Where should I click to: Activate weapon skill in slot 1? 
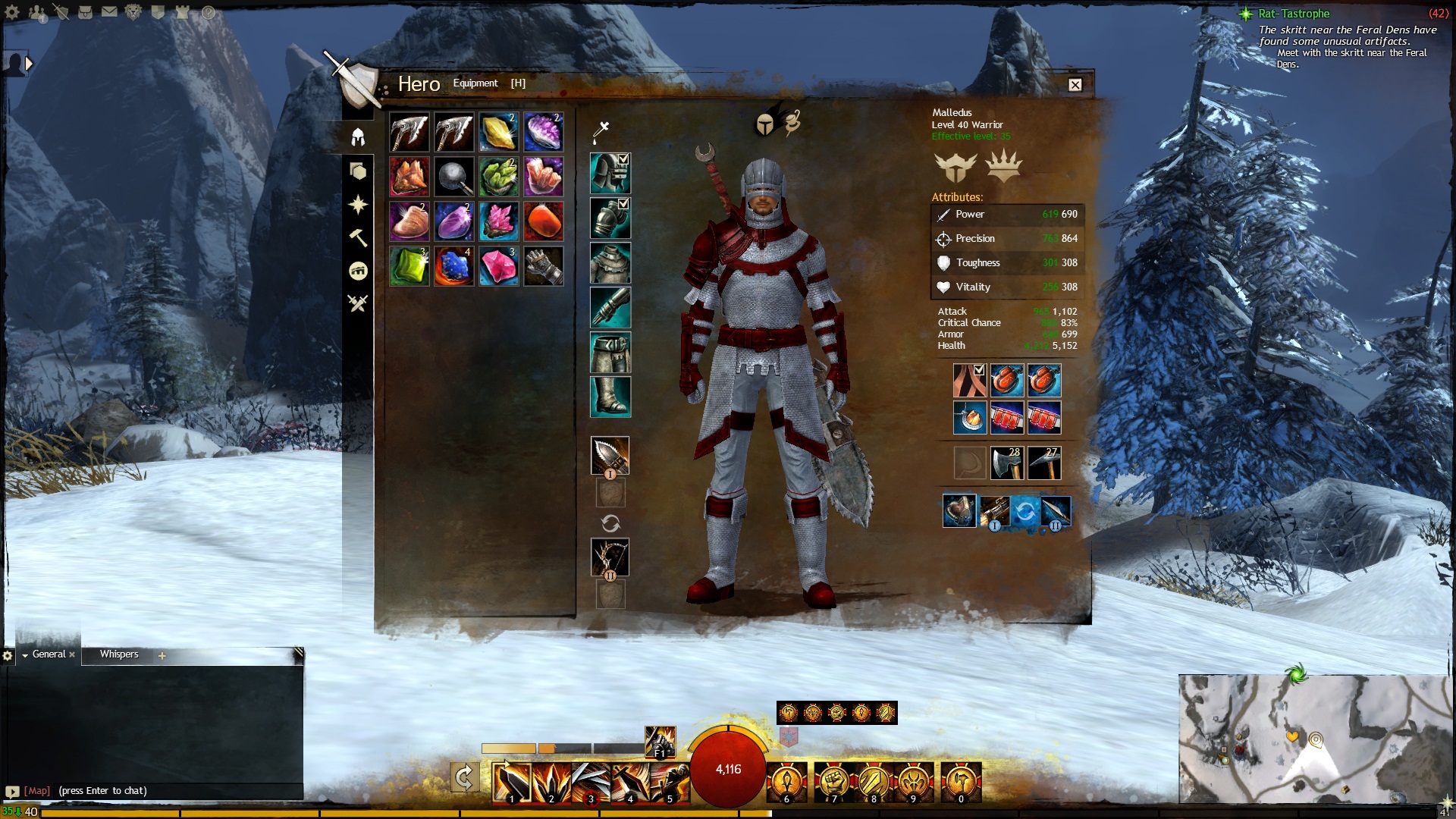tap(511, 783)
